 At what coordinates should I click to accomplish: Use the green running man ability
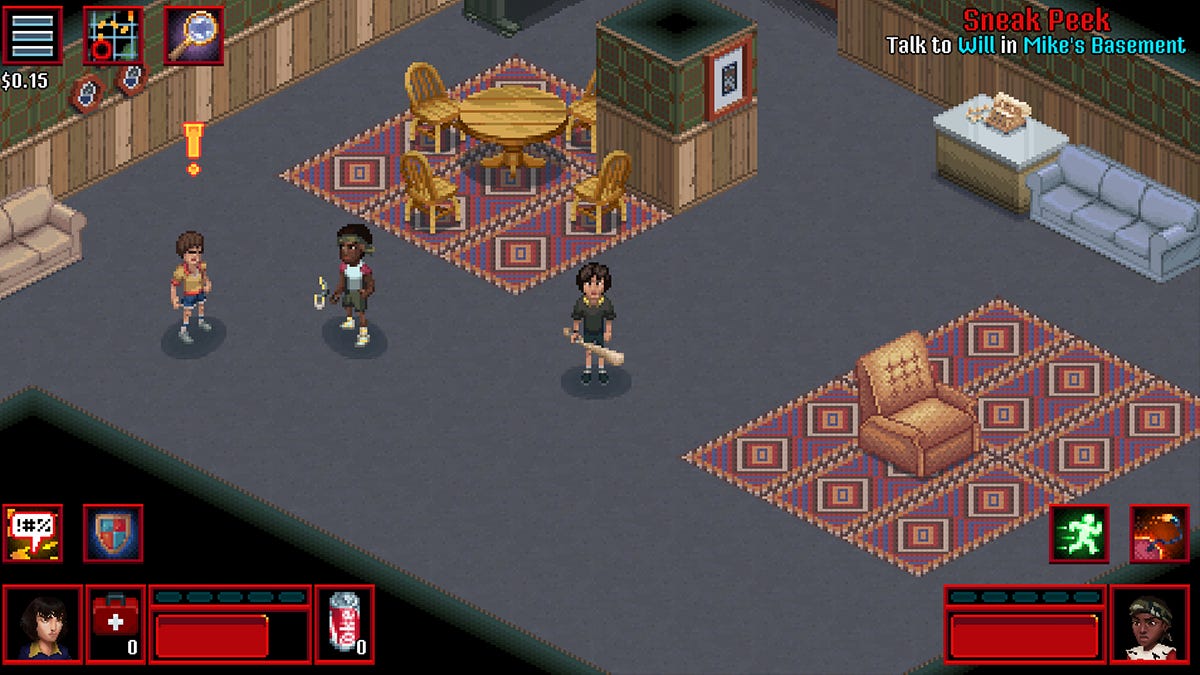pyautogui.click(x=1079, y=533)
